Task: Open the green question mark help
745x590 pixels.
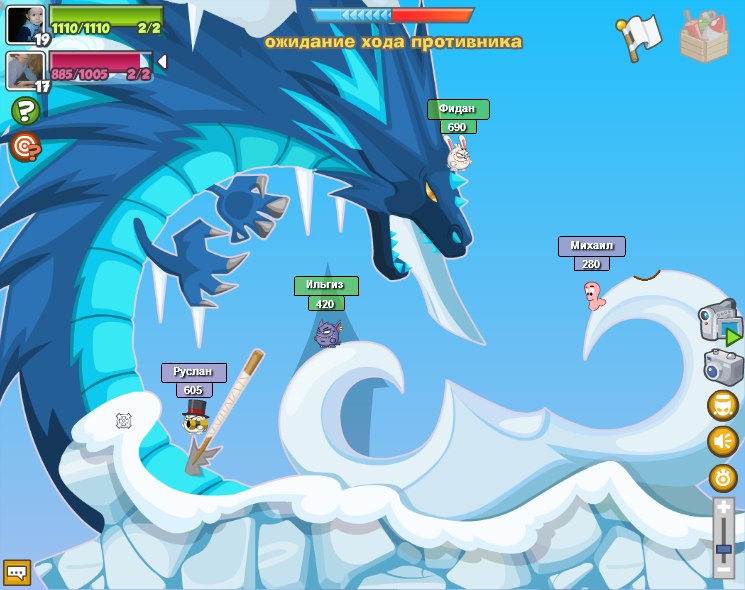Action: point(25,111)
